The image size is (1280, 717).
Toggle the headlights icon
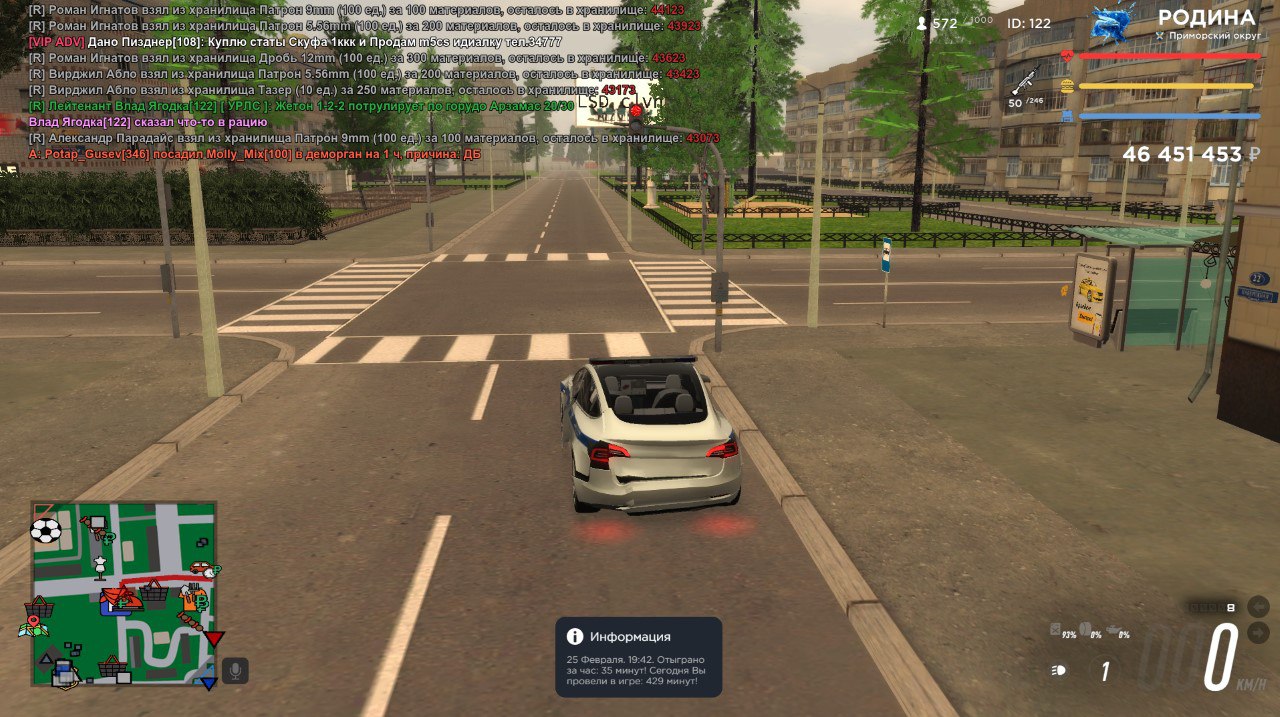1058,670
